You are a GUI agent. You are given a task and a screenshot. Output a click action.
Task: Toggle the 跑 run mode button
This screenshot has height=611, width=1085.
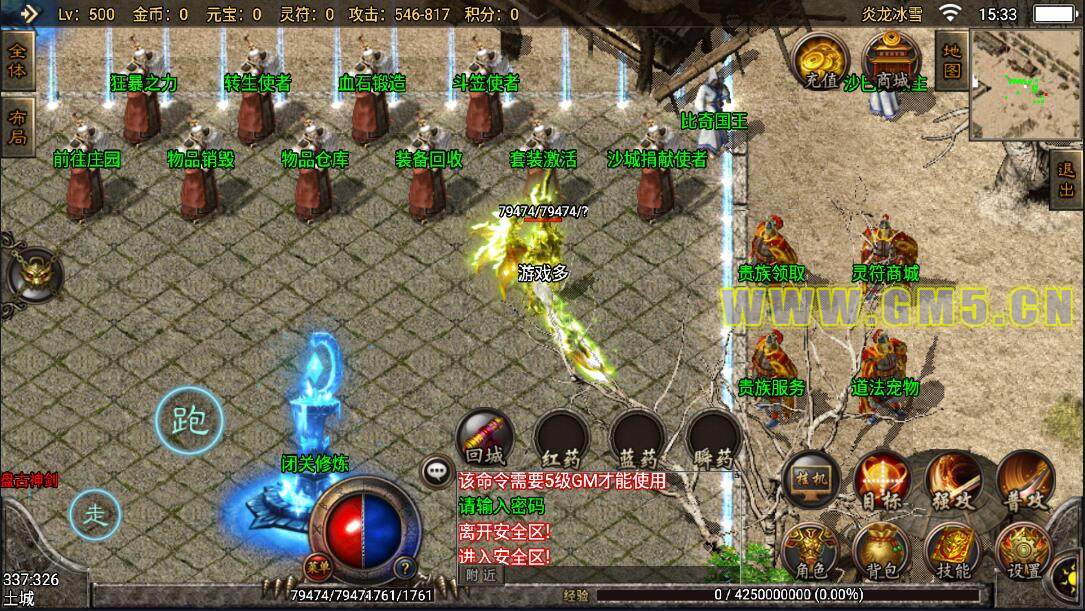point(189,422)
